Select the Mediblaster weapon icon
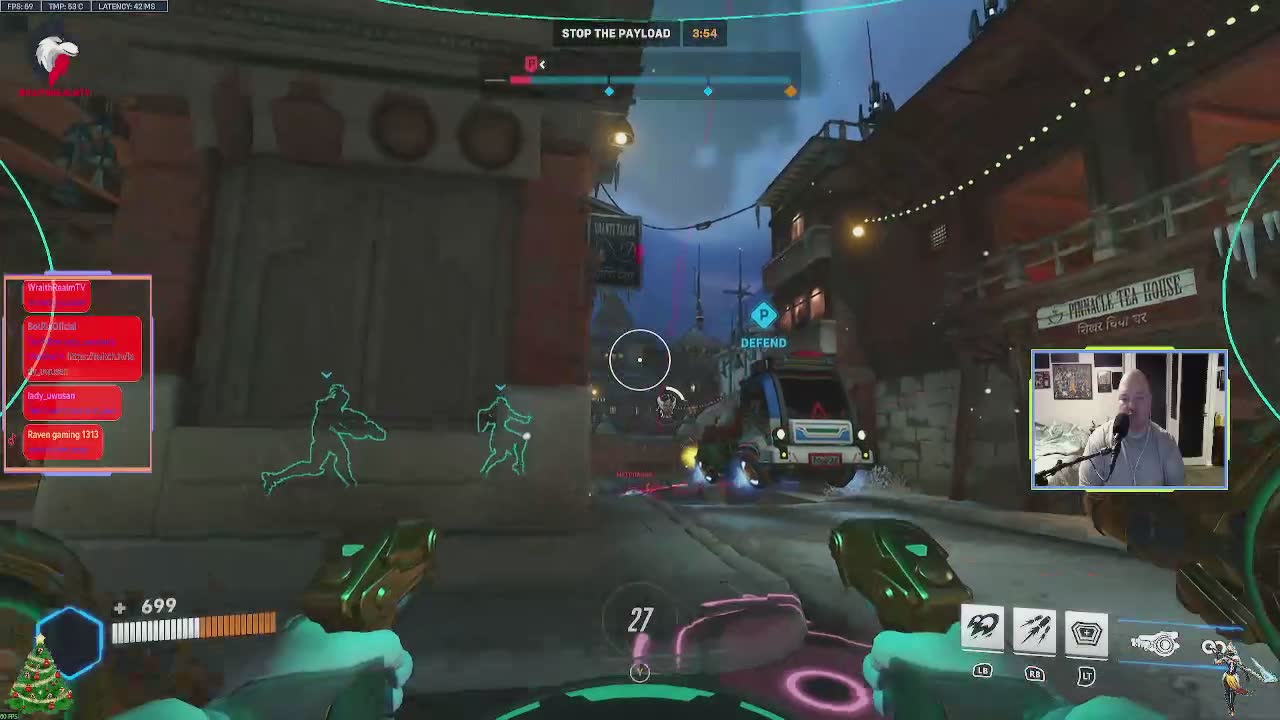The width and height of the screenshot is (1280, 720). (1156, 645)
